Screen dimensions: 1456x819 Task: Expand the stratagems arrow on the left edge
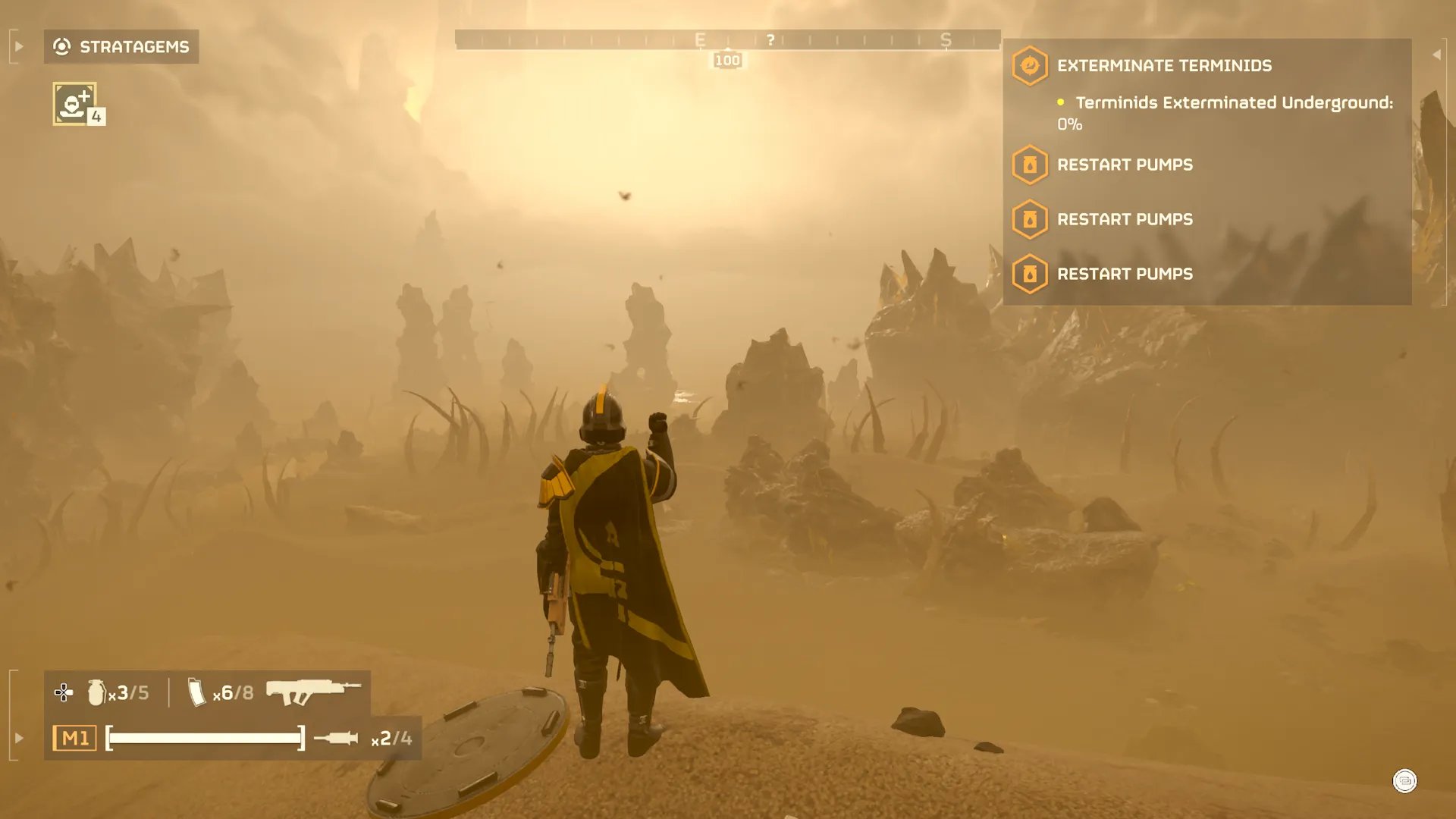pos(19,47)
